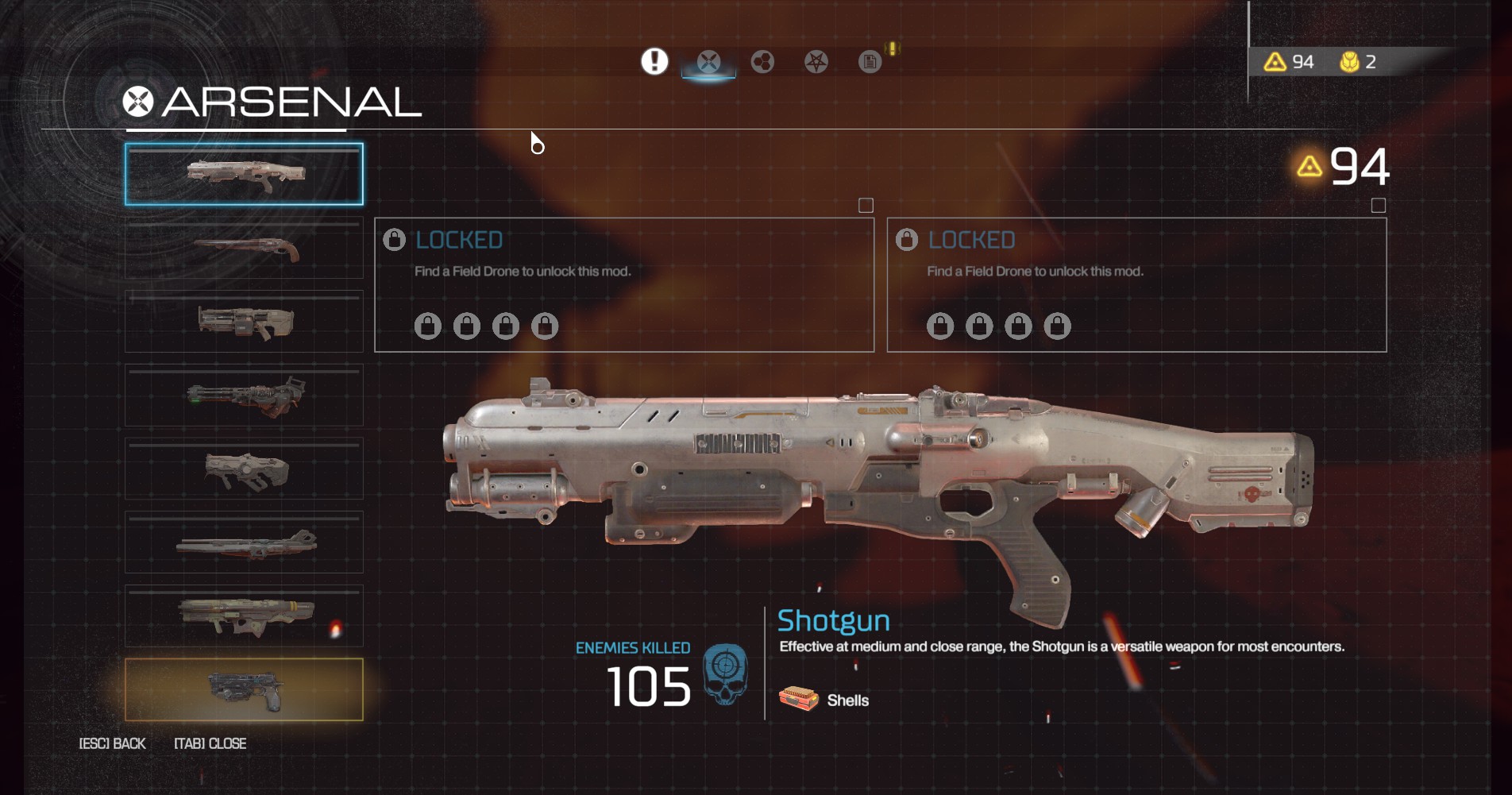The height and width of the screenshot is (795, 1512).
Task: Select the Rocket Launcher slot
Action: 244,617
